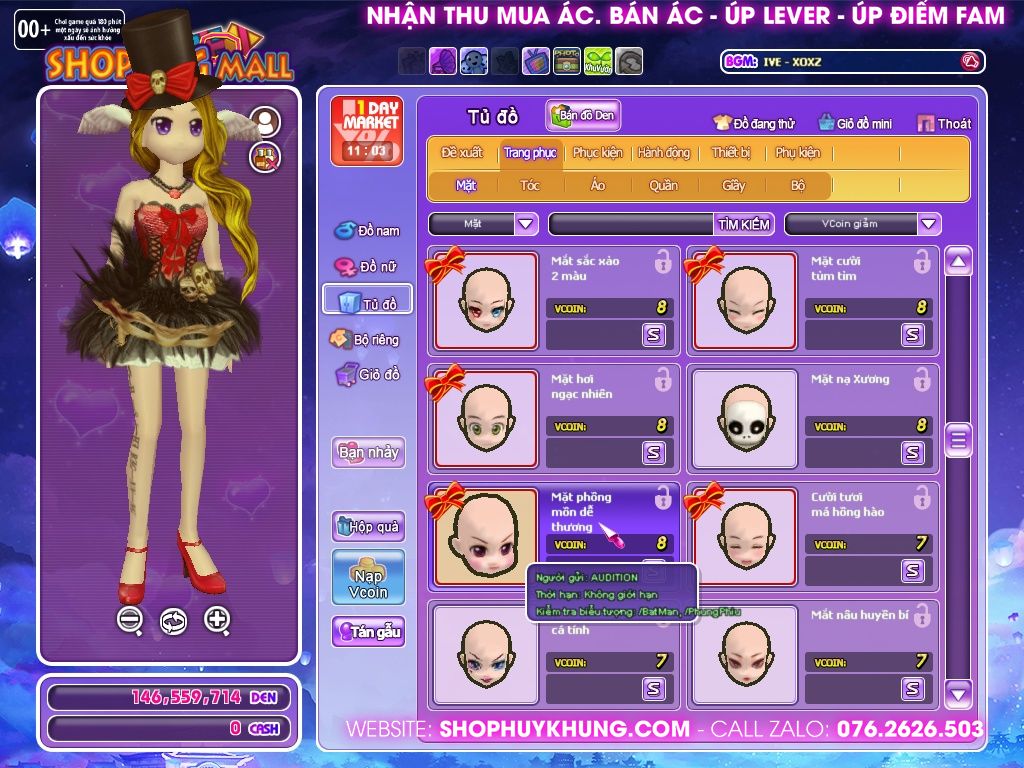Open the Đồ nam section
1024x768 pixels.
366,231
